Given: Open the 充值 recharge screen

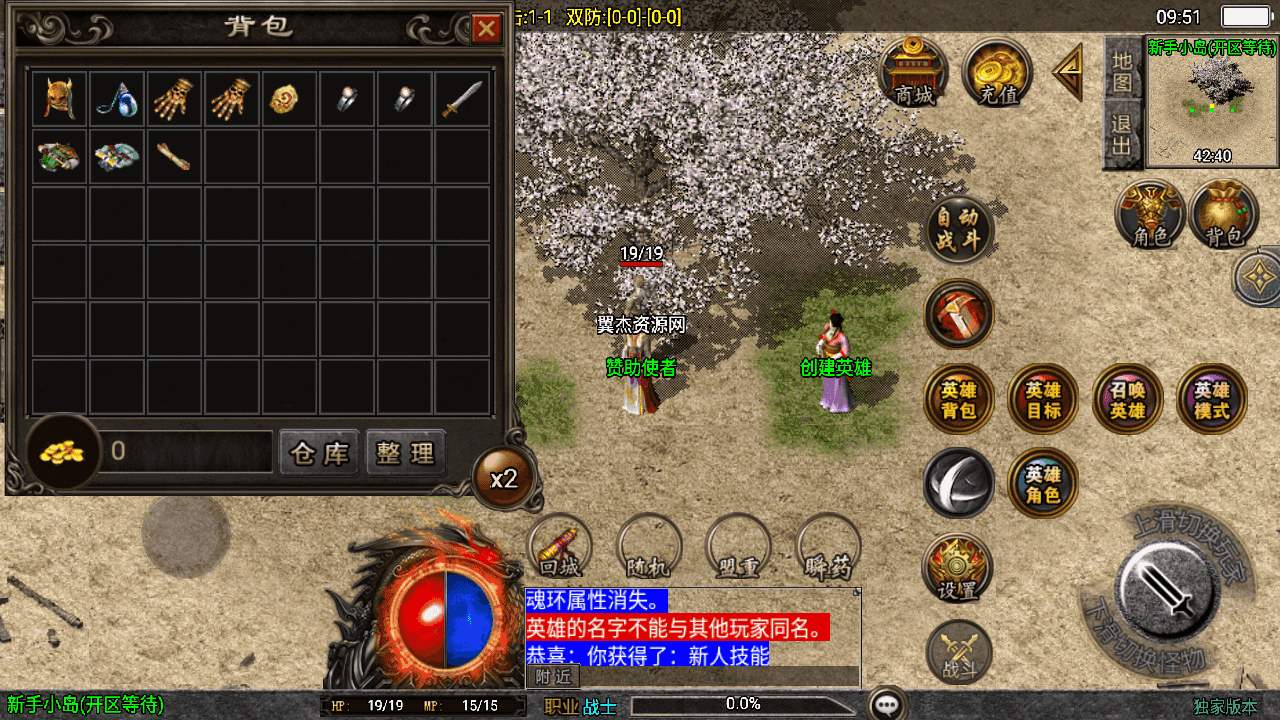Looking at the screenshot, I should pyautogui.click(x=997, y=72).
